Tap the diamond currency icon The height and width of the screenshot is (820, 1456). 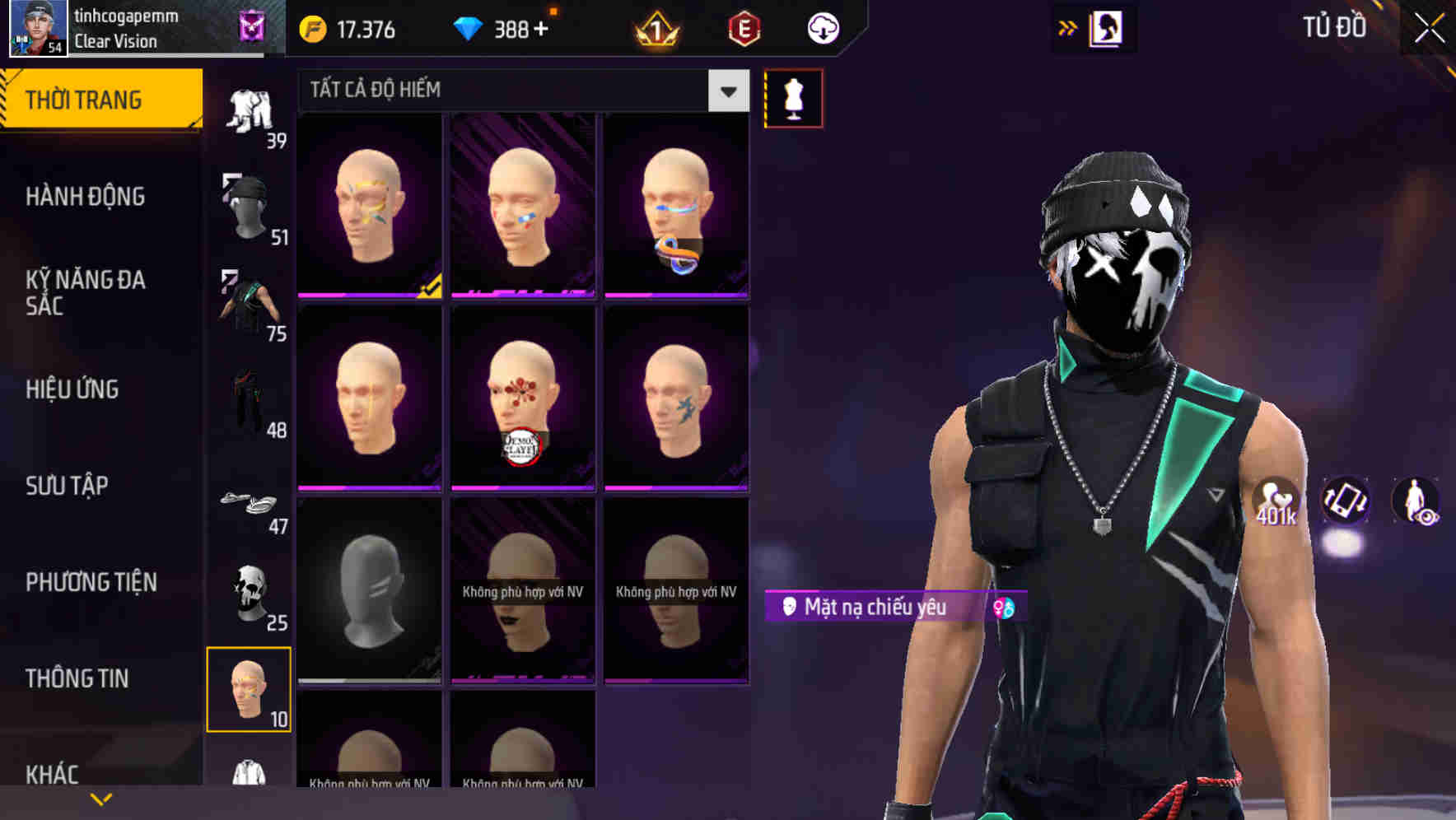469,29
